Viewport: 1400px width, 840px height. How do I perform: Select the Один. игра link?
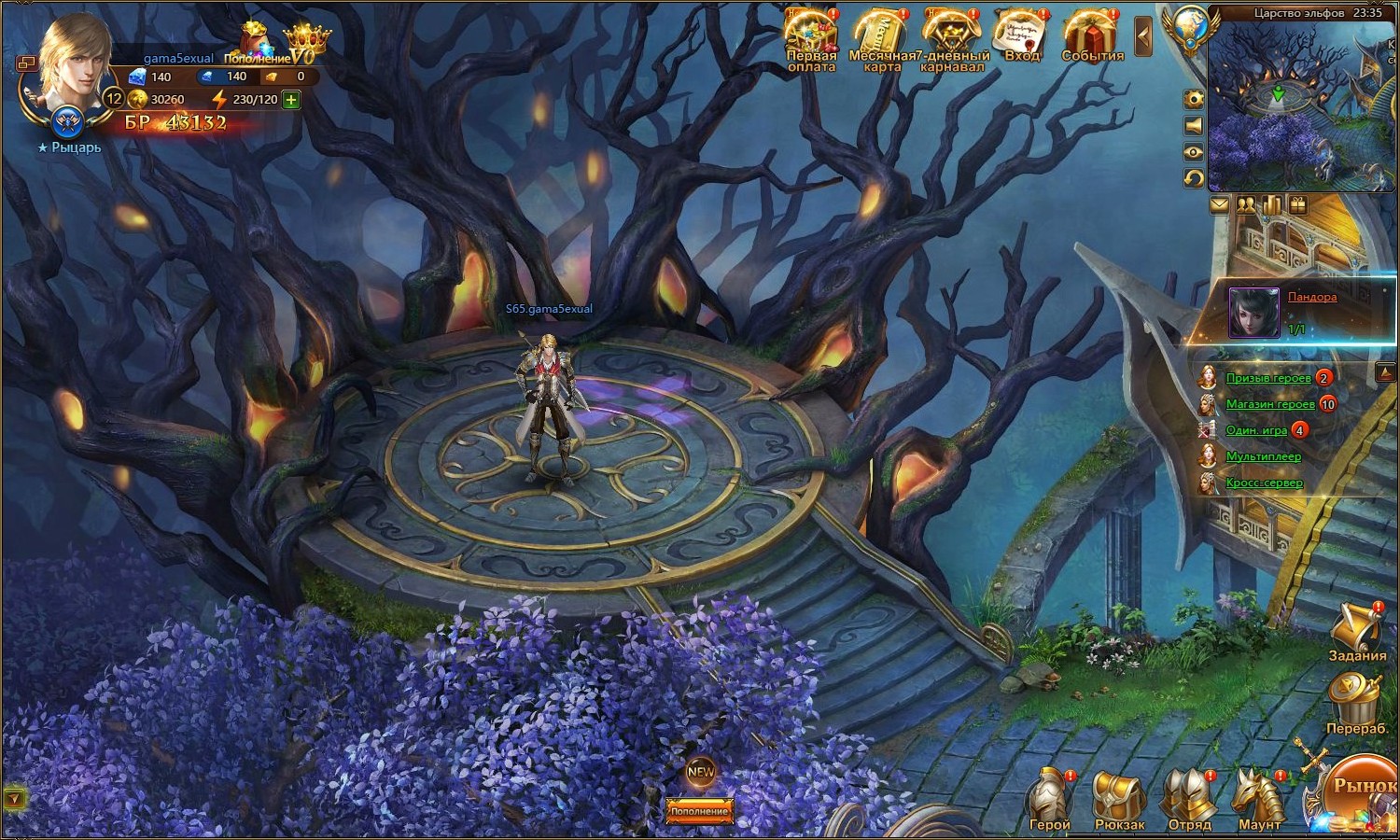1255,430
